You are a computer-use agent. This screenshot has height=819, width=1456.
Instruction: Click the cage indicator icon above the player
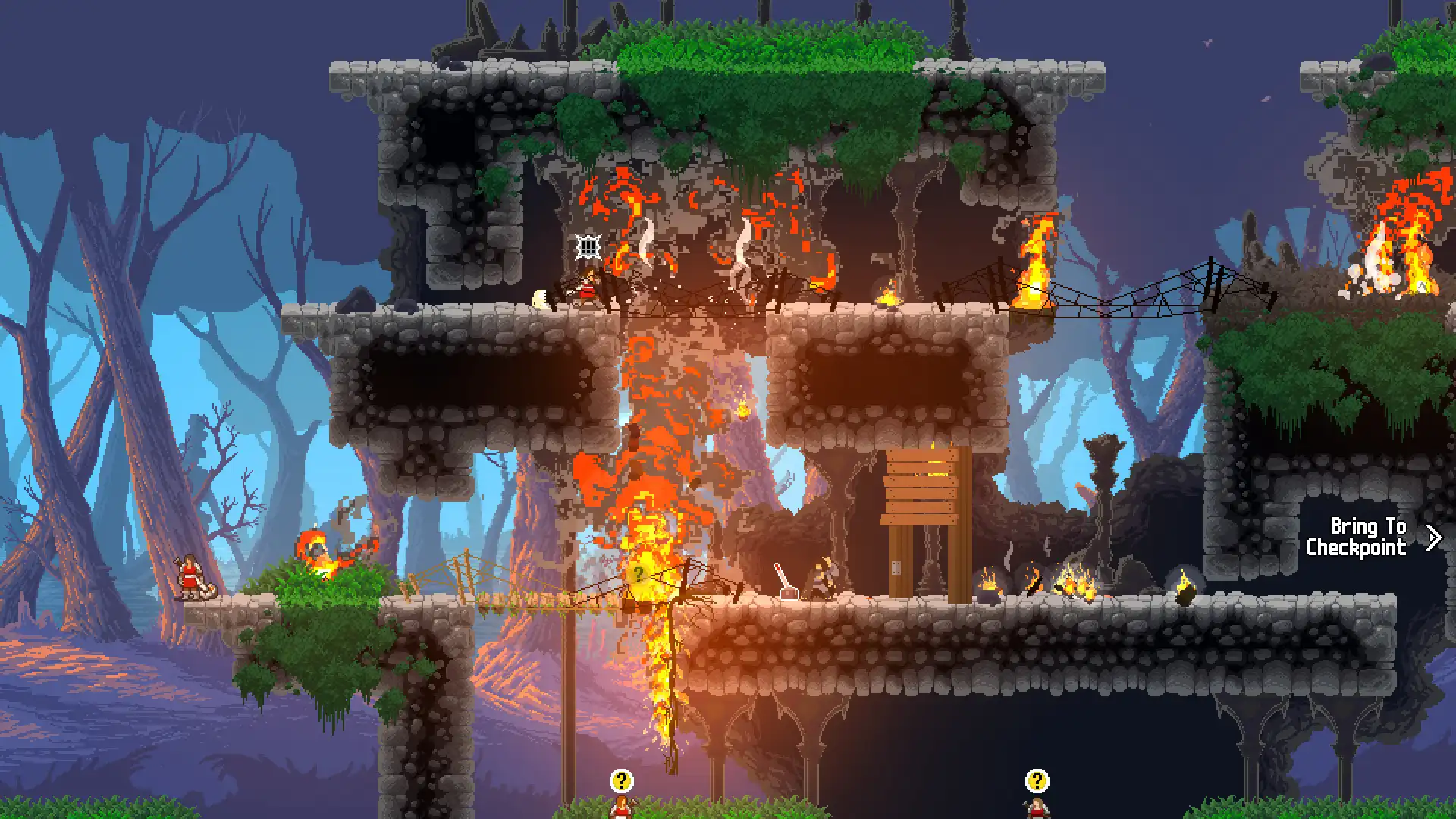588,246
